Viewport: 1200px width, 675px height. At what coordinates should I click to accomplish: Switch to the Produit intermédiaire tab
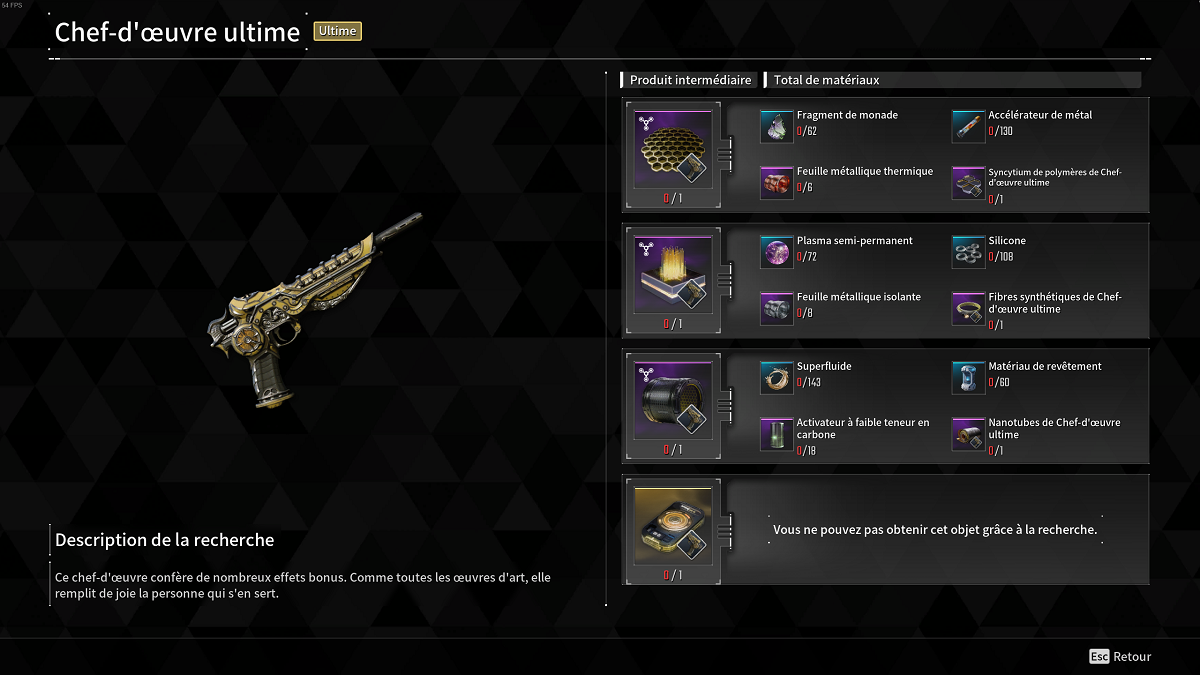(x=690, y=80)
